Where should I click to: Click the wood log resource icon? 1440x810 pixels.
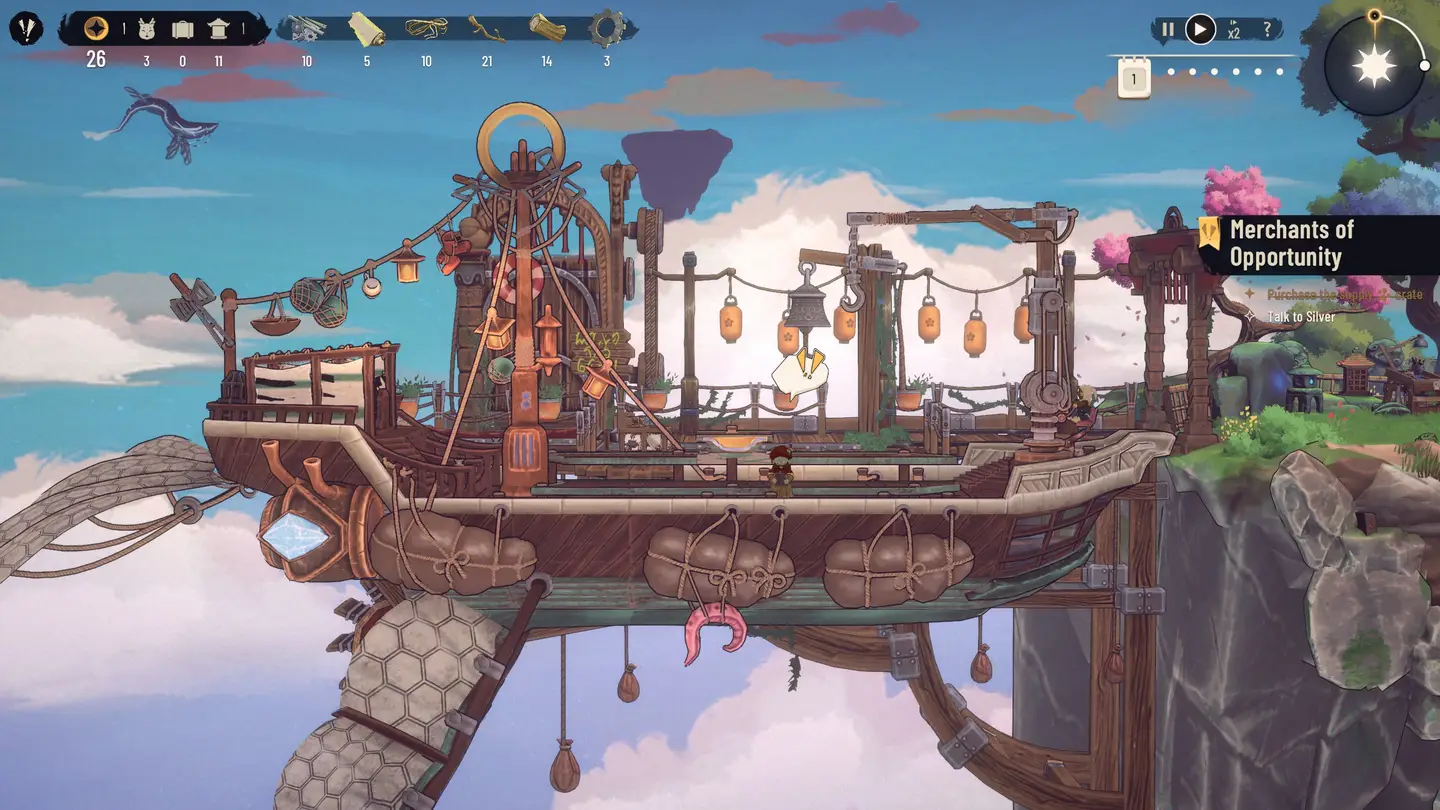[x=547, y=28]
